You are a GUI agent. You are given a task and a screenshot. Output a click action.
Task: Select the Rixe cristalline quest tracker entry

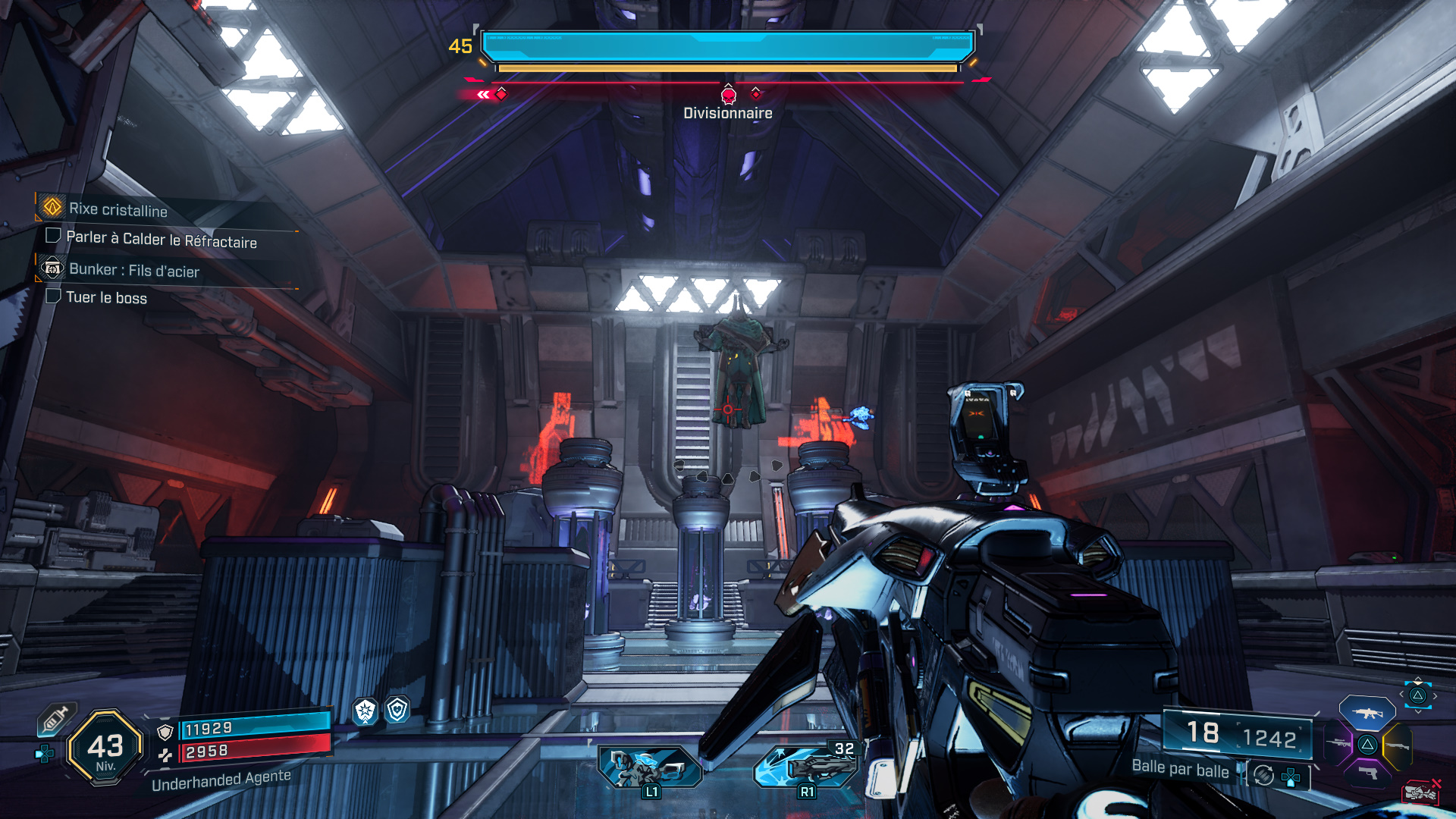pos(118,209)
